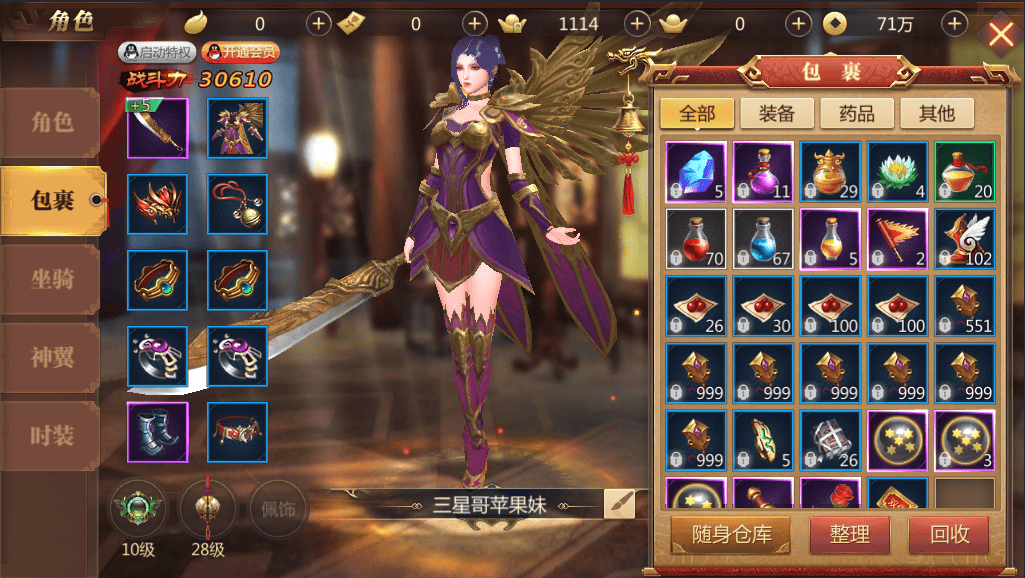Choose the 其他 bag category
This screenshot has height=578, width=1025.
coord(937,113)
